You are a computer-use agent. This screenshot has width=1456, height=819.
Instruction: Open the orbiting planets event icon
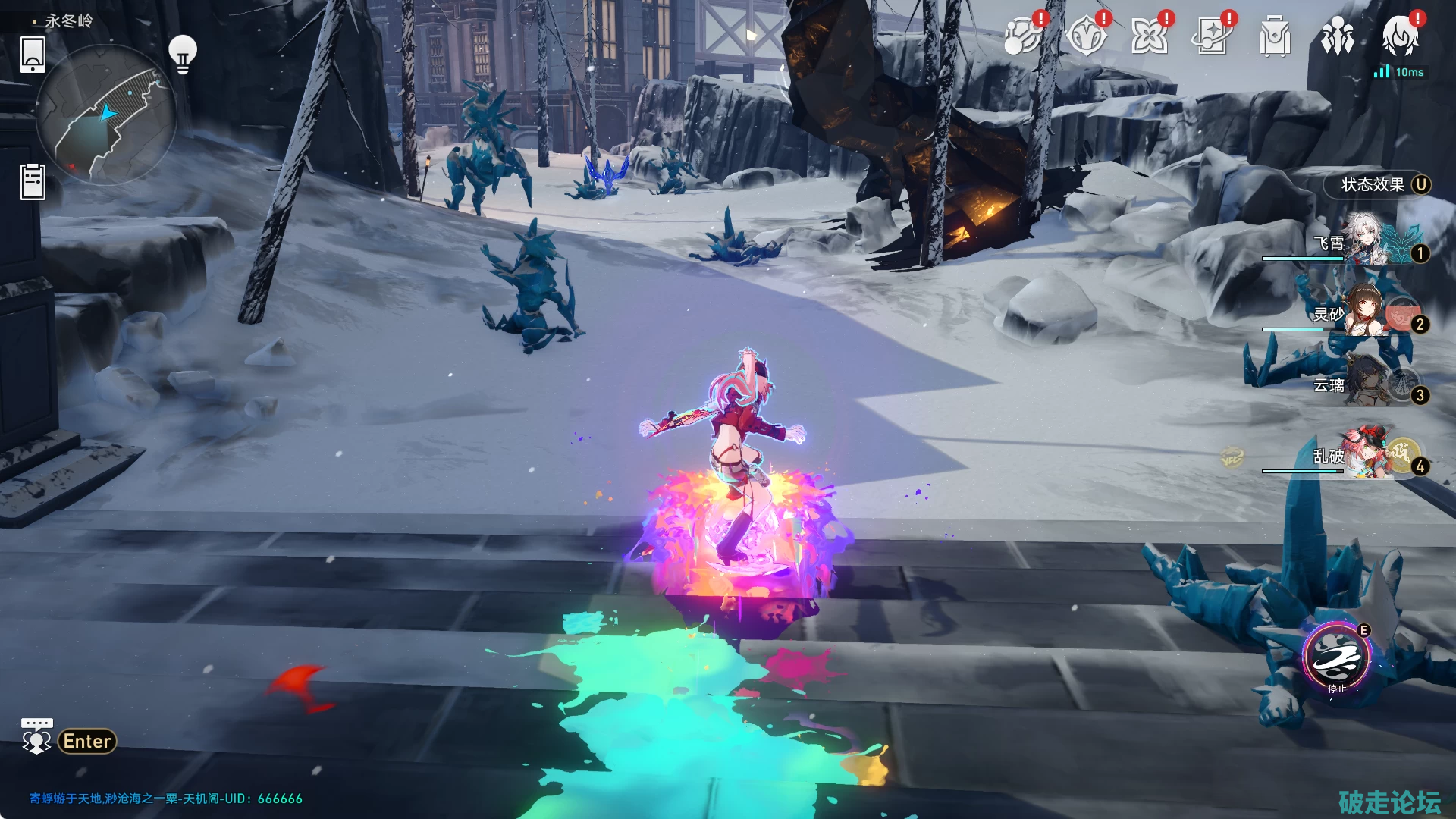pos(1021,36)
